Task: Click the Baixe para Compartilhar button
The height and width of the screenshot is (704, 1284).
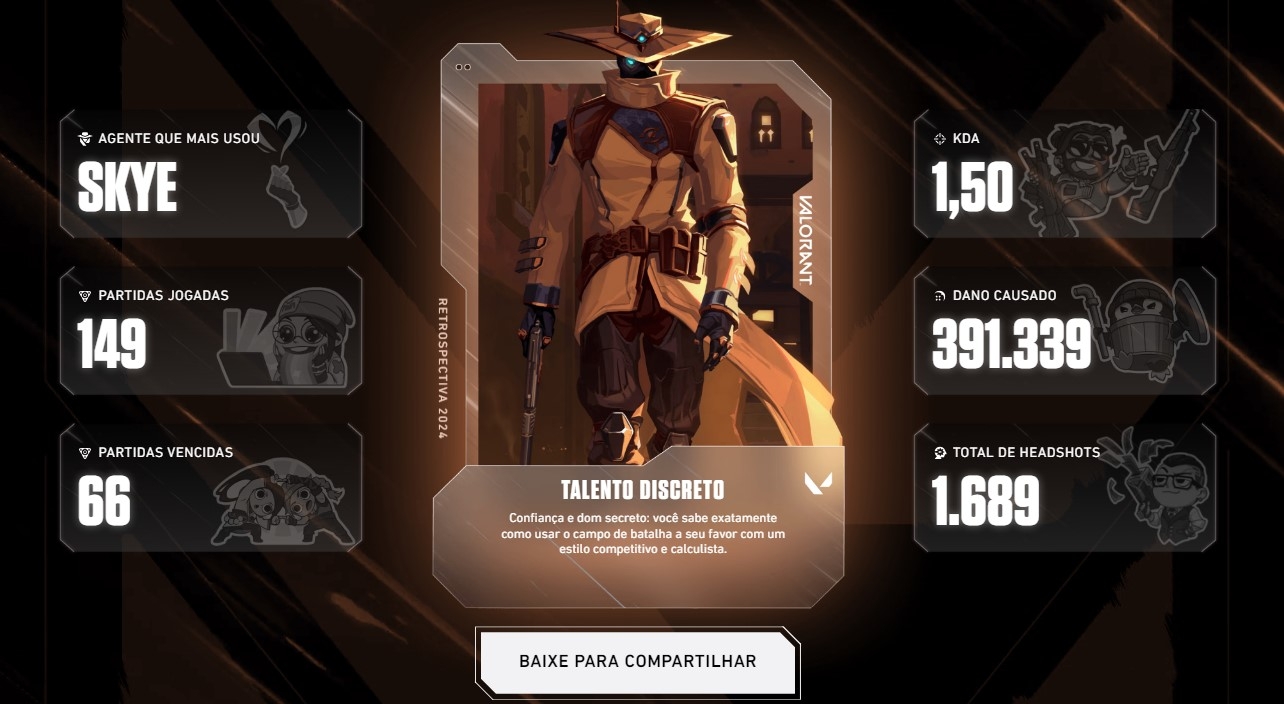Action: (x=638, y=662)
